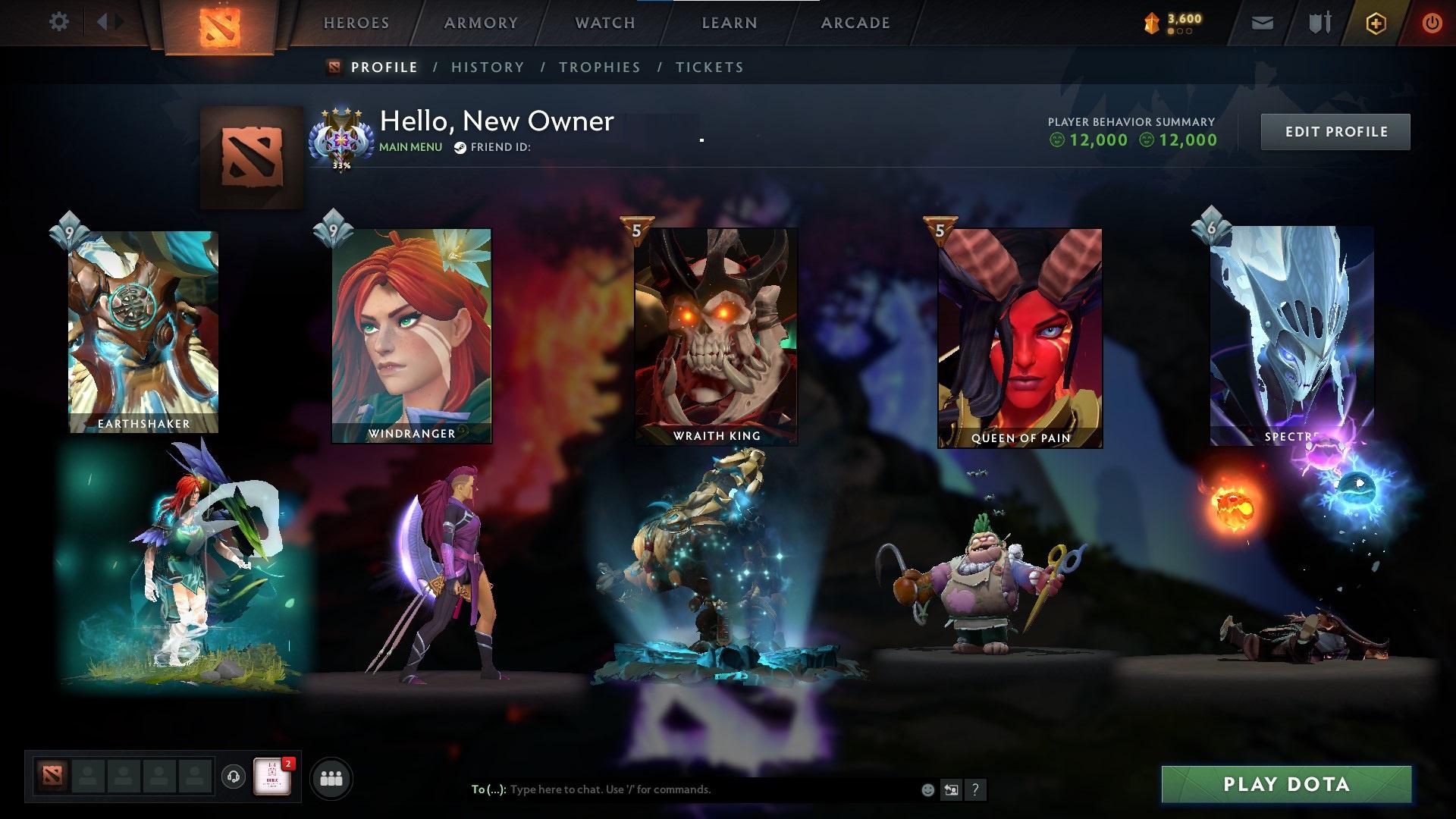
Task: Open the Arcade menu
Action: point(855,23)
